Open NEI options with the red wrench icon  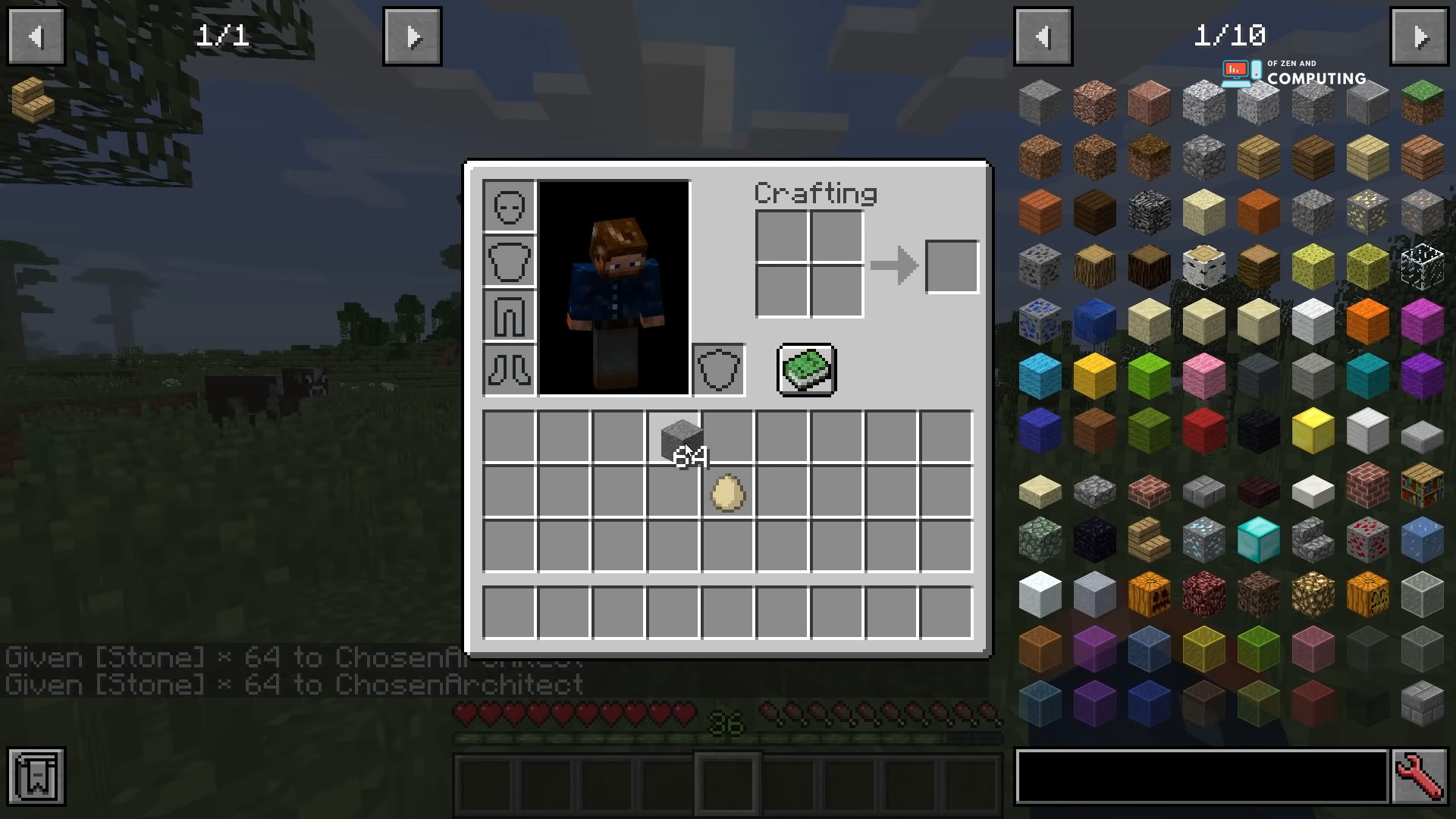click(1423, 777)
